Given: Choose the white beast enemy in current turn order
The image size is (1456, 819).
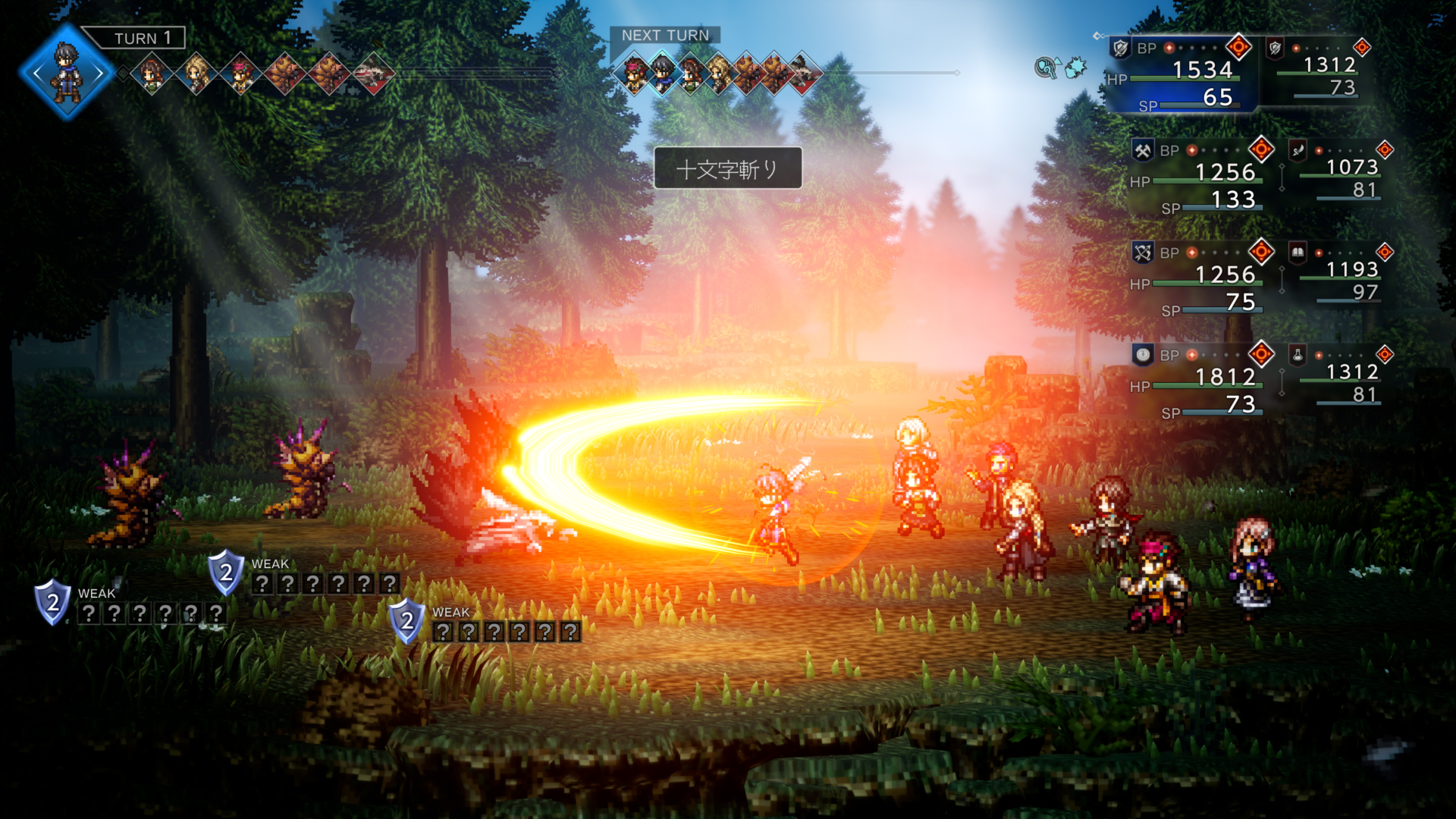Looking at the screenshot, I should coord(373,74).
